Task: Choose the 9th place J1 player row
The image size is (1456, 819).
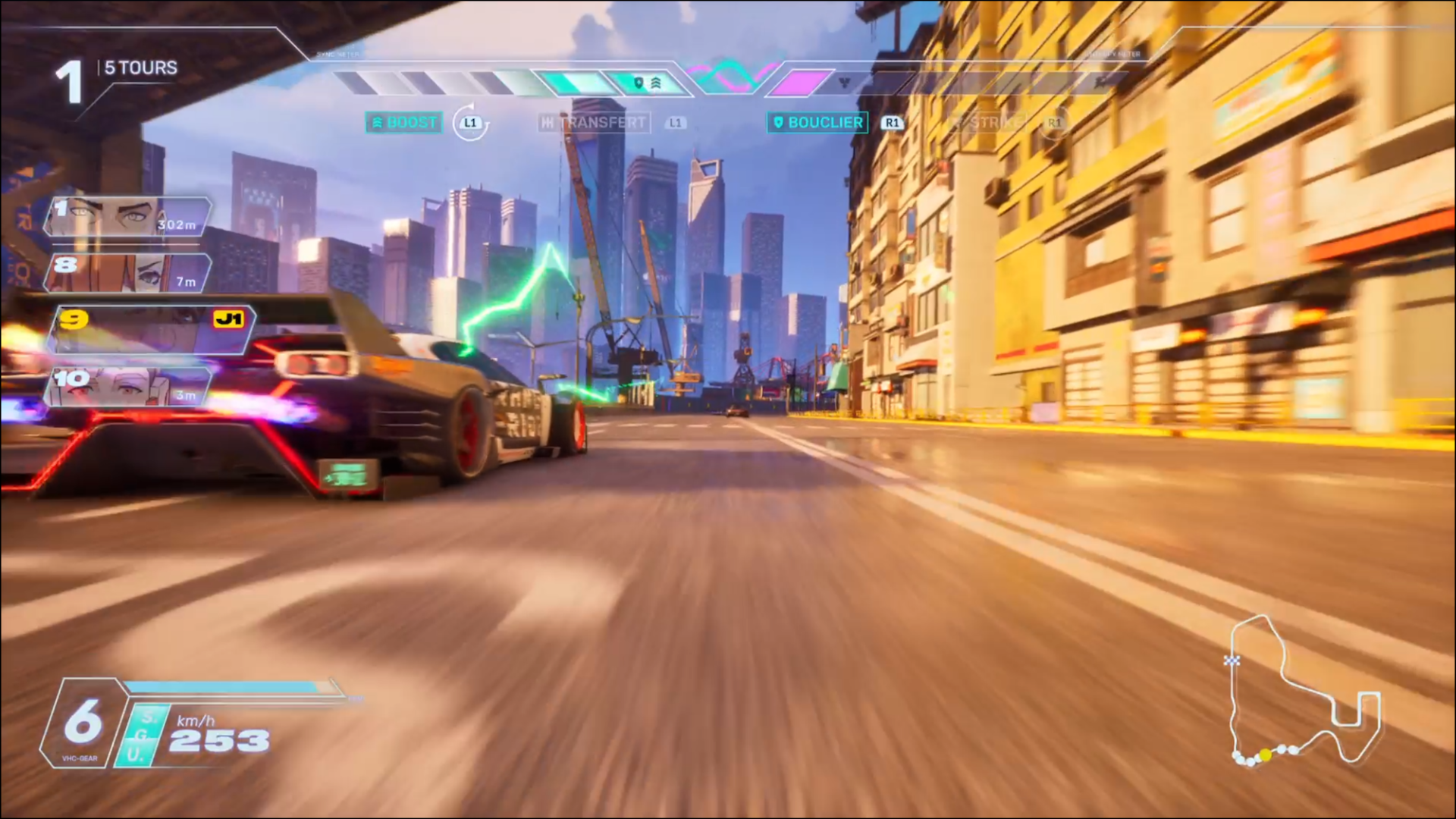Action: (150, 330)
